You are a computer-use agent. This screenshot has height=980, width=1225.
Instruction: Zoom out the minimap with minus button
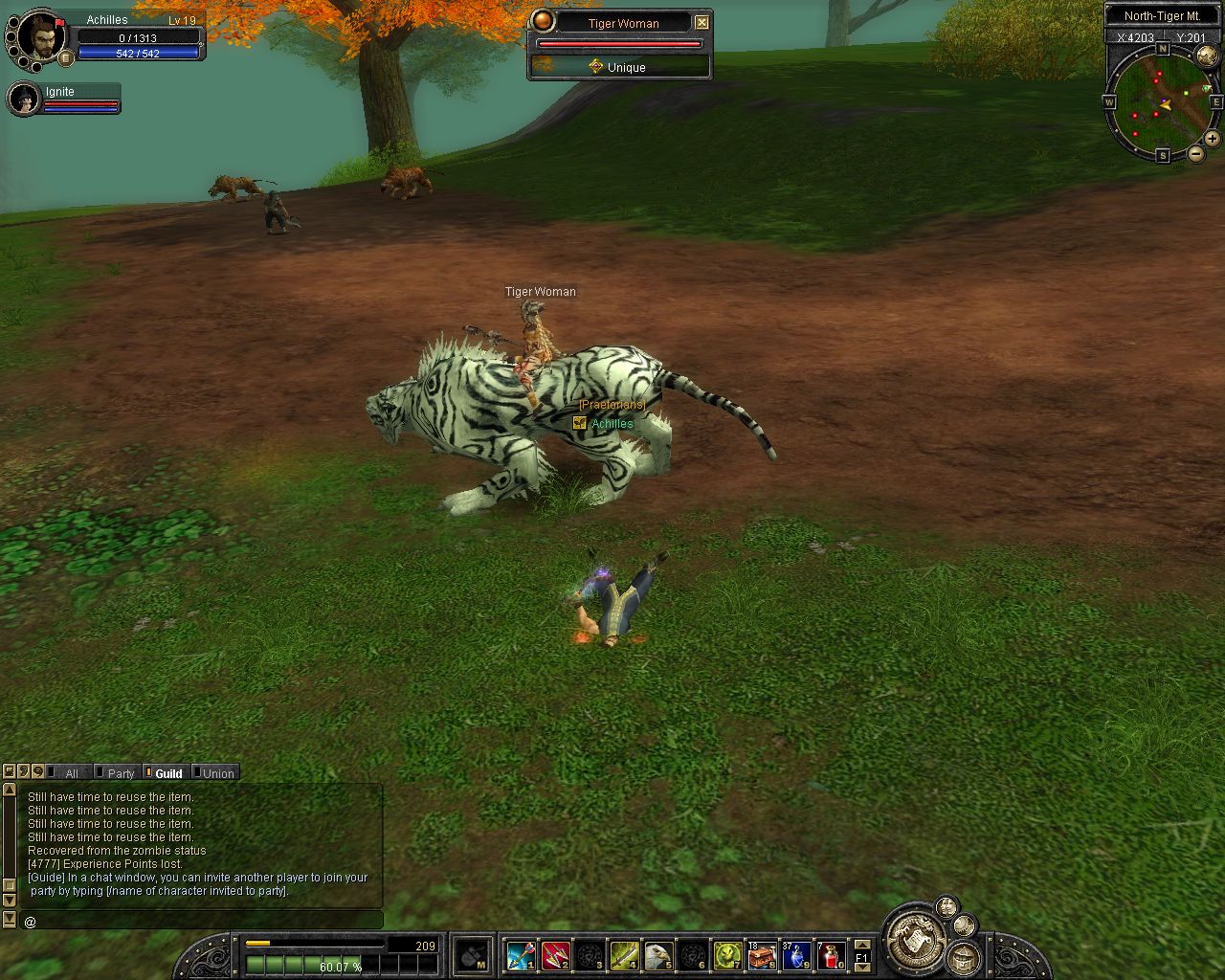pos(1196,153)
